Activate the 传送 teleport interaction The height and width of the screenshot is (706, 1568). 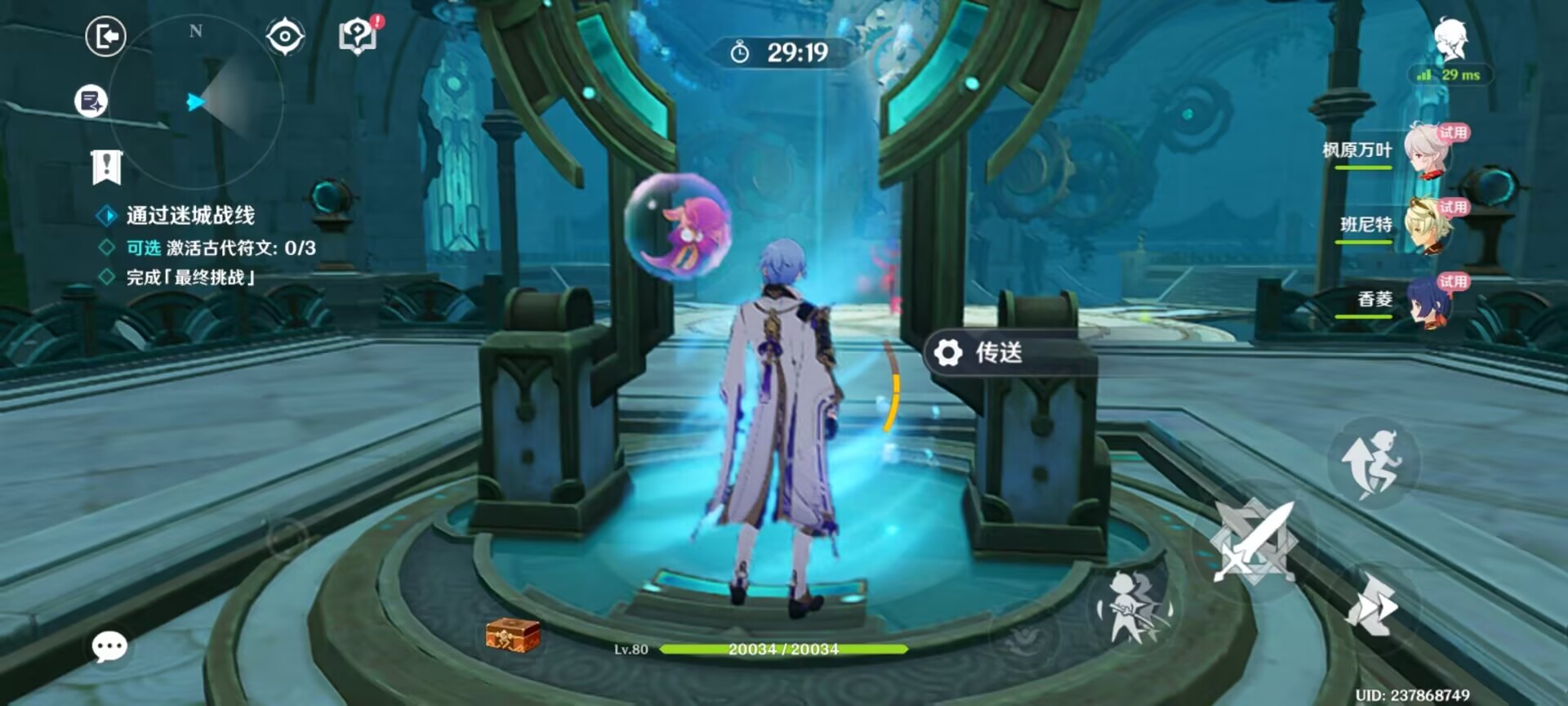(998, 355)
